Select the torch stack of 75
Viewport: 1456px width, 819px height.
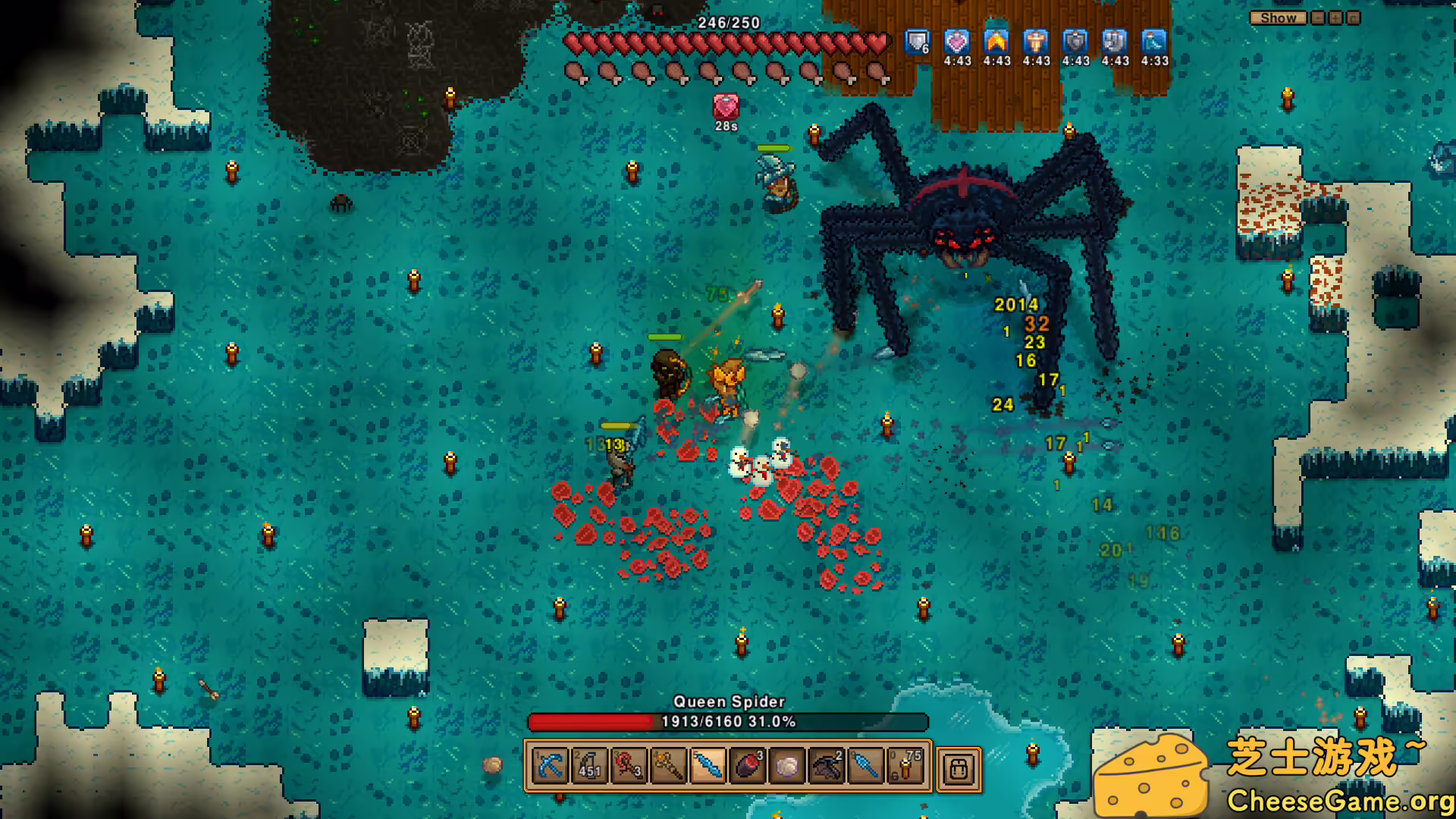905,767
